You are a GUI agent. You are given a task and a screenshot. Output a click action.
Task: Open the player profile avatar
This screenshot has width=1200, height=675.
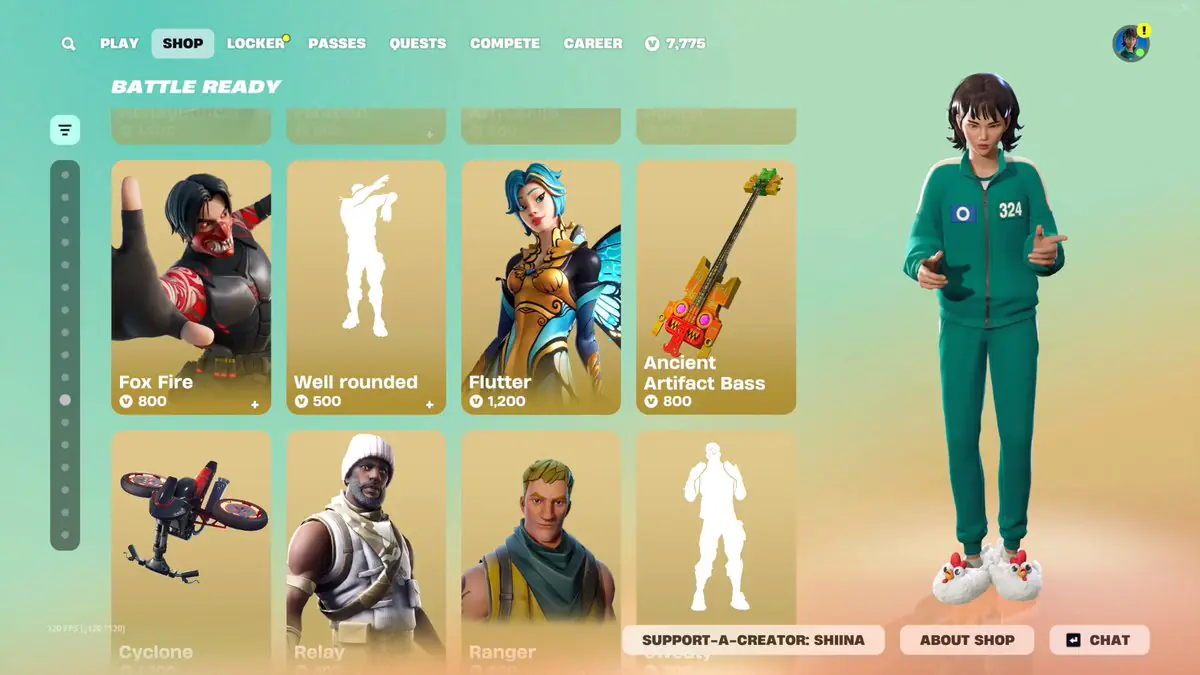[1130, 44]
